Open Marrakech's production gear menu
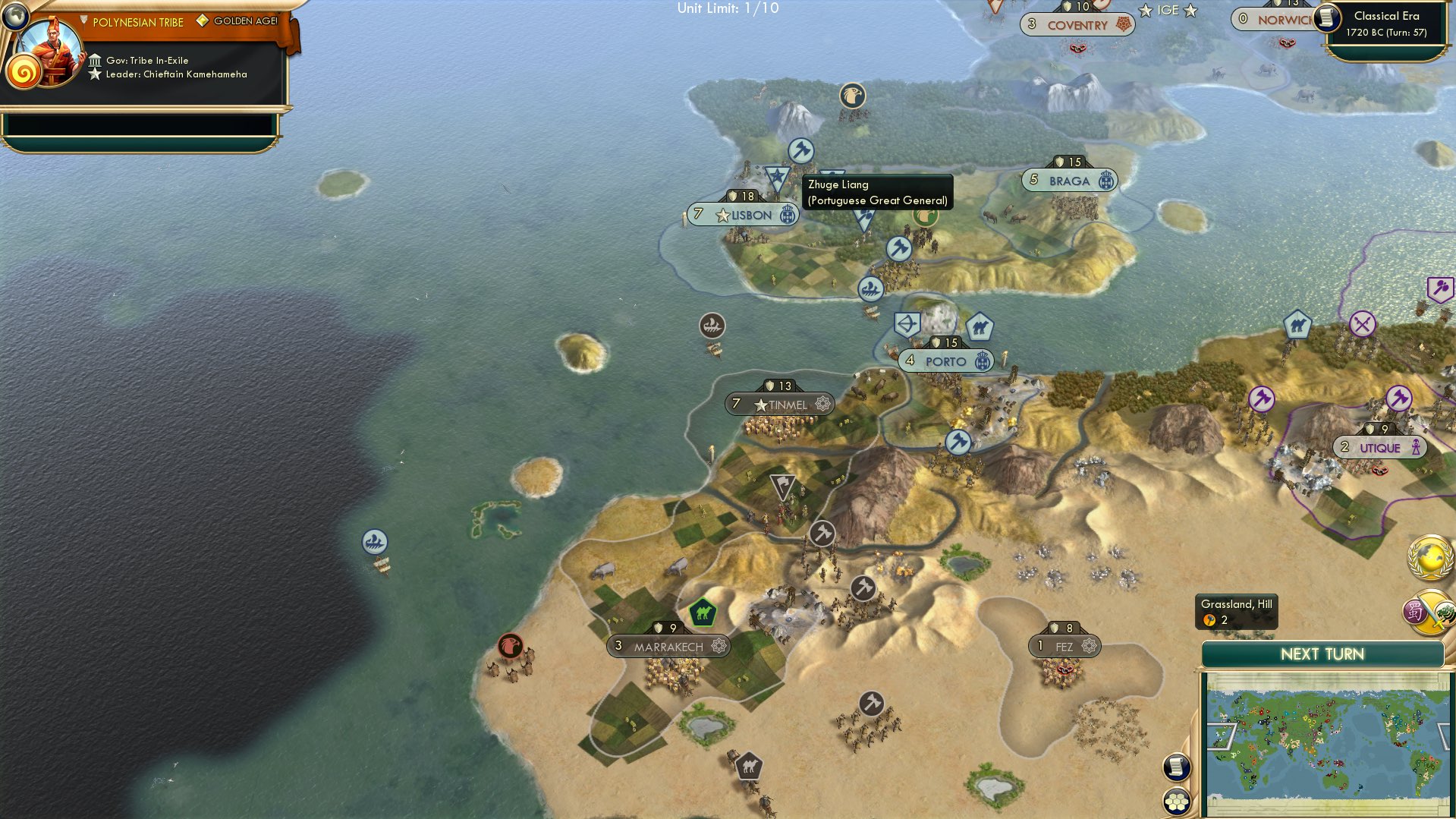Viewport: 1456px width, 819px height. (719, 645)
